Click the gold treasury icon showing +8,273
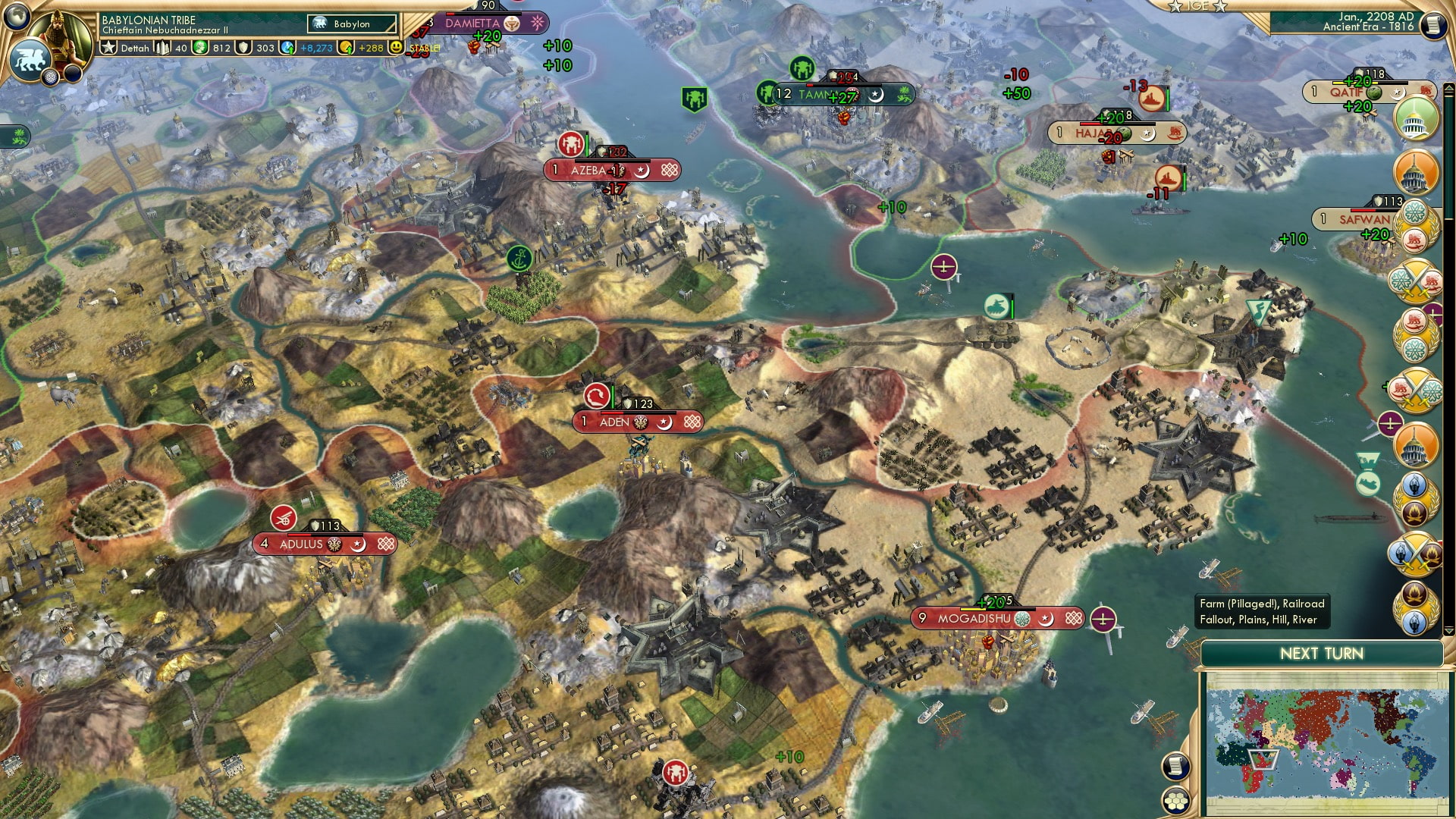The height and width of the screenshot is (819, 1456). pyautogui.click(x=286, y=47)
